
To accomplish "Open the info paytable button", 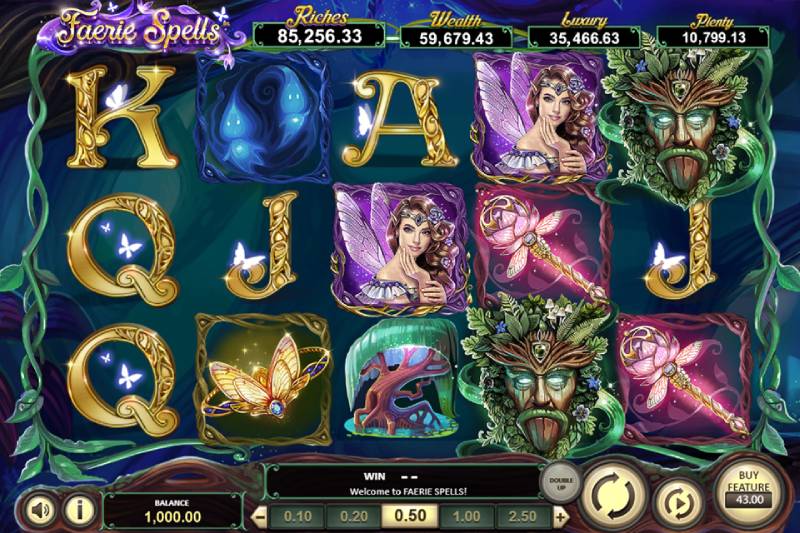I will pyautogui.click(x=79, y=510).
